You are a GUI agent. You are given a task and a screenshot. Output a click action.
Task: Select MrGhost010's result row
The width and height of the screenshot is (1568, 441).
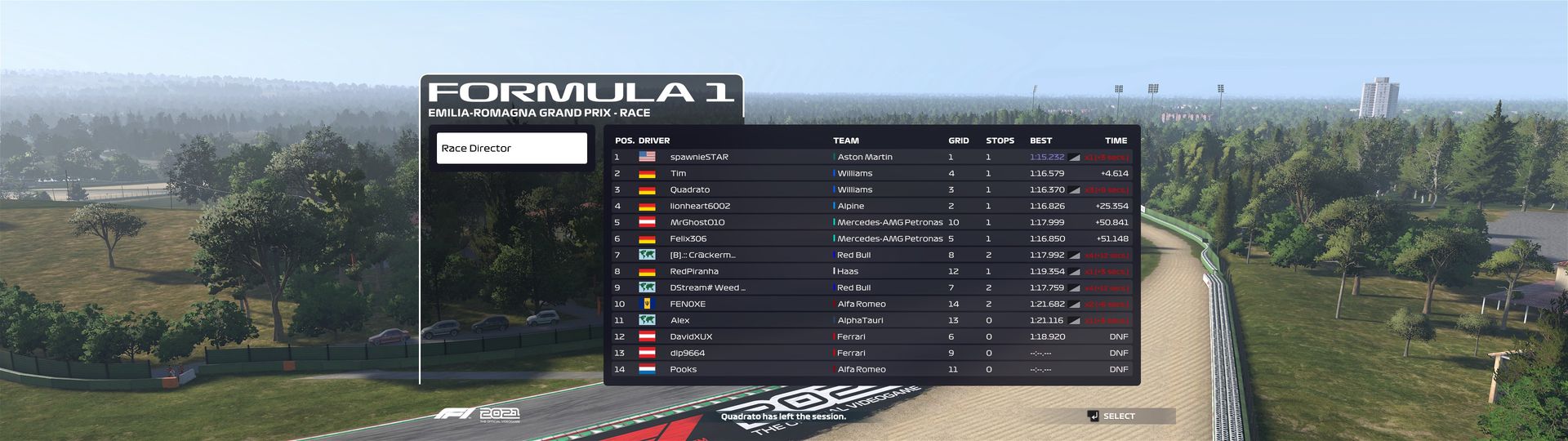tap(871, 222)
